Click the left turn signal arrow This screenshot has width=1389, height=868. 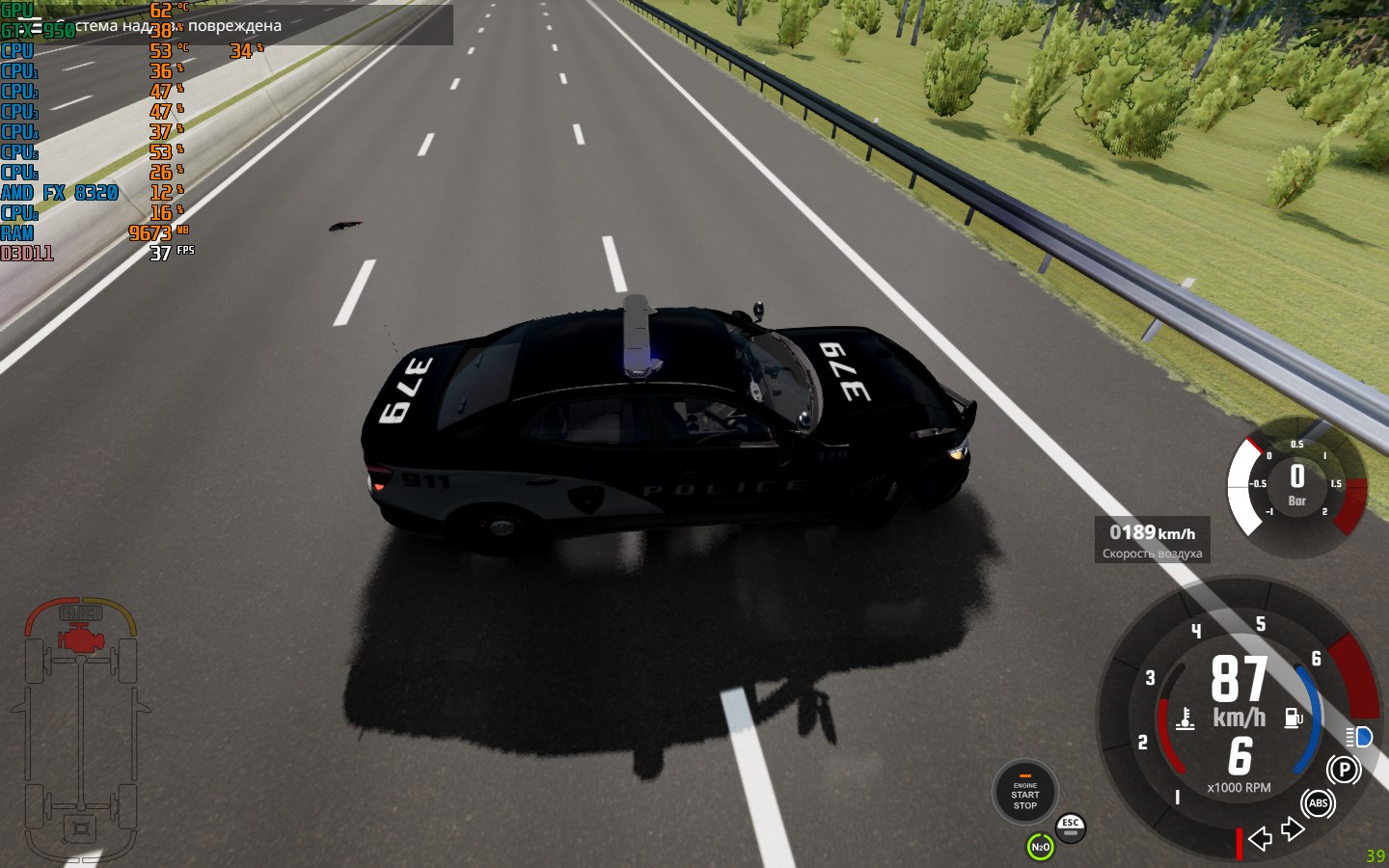(x=1260, y=838)
